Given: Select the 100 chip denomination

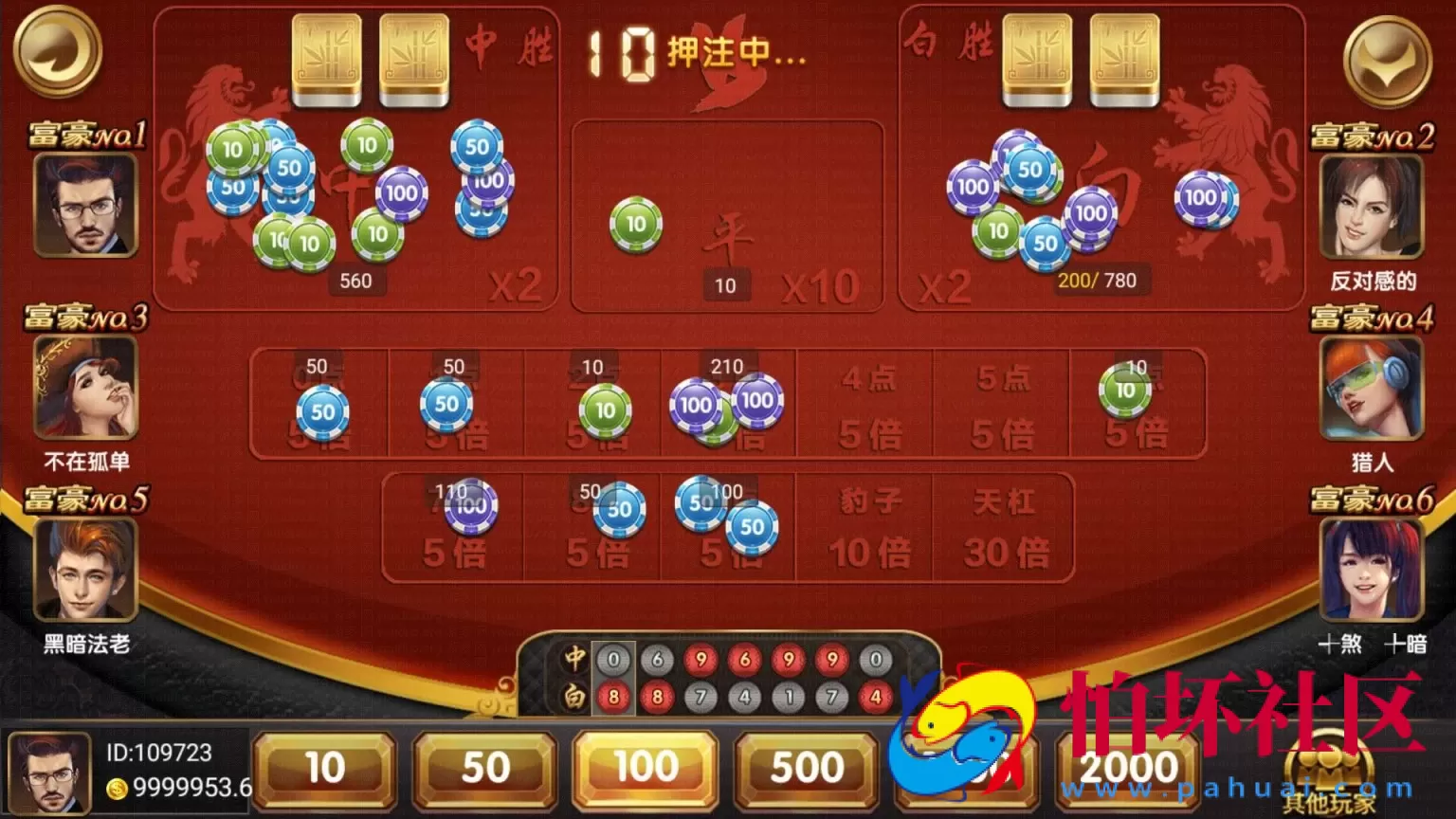Looking at the screenshot, I should click(645, 768).
